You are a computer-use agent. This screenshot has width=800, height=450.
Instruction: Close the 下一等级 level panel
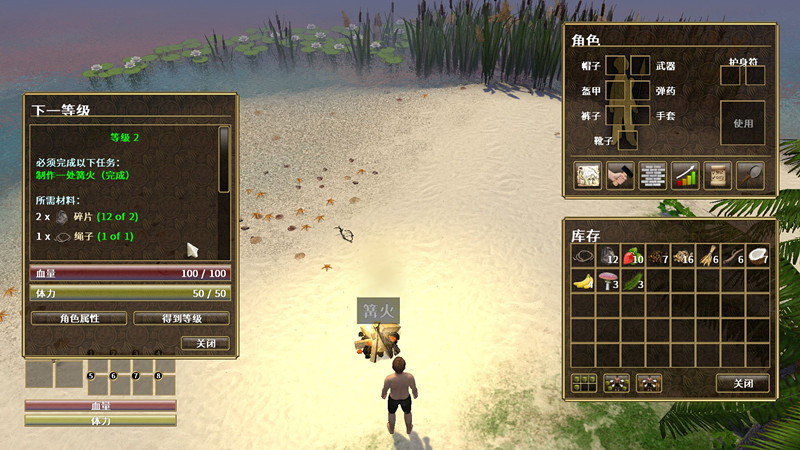205,343
